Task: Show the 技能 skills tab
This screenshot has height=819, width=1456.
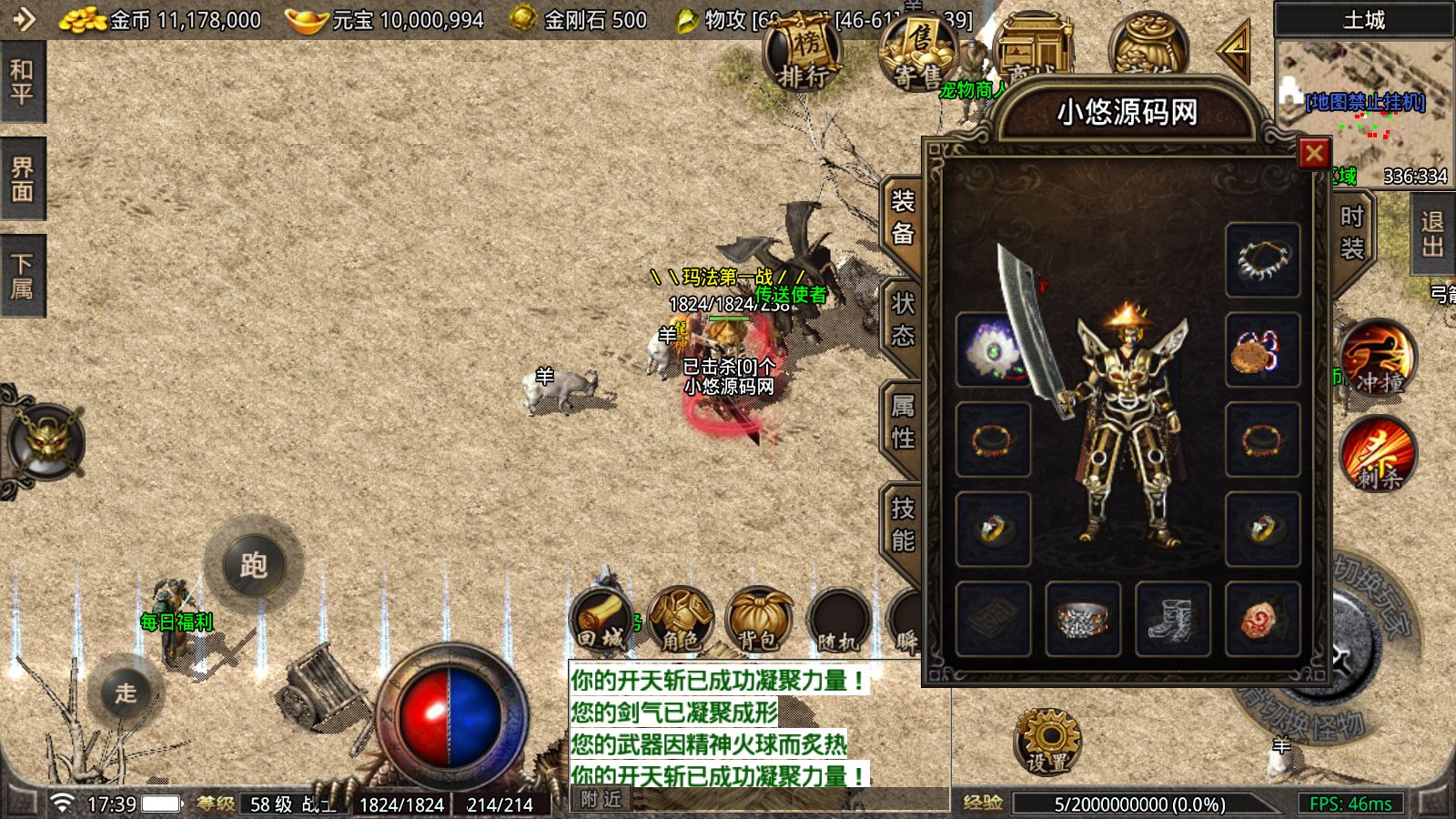Action: [902, 525]
